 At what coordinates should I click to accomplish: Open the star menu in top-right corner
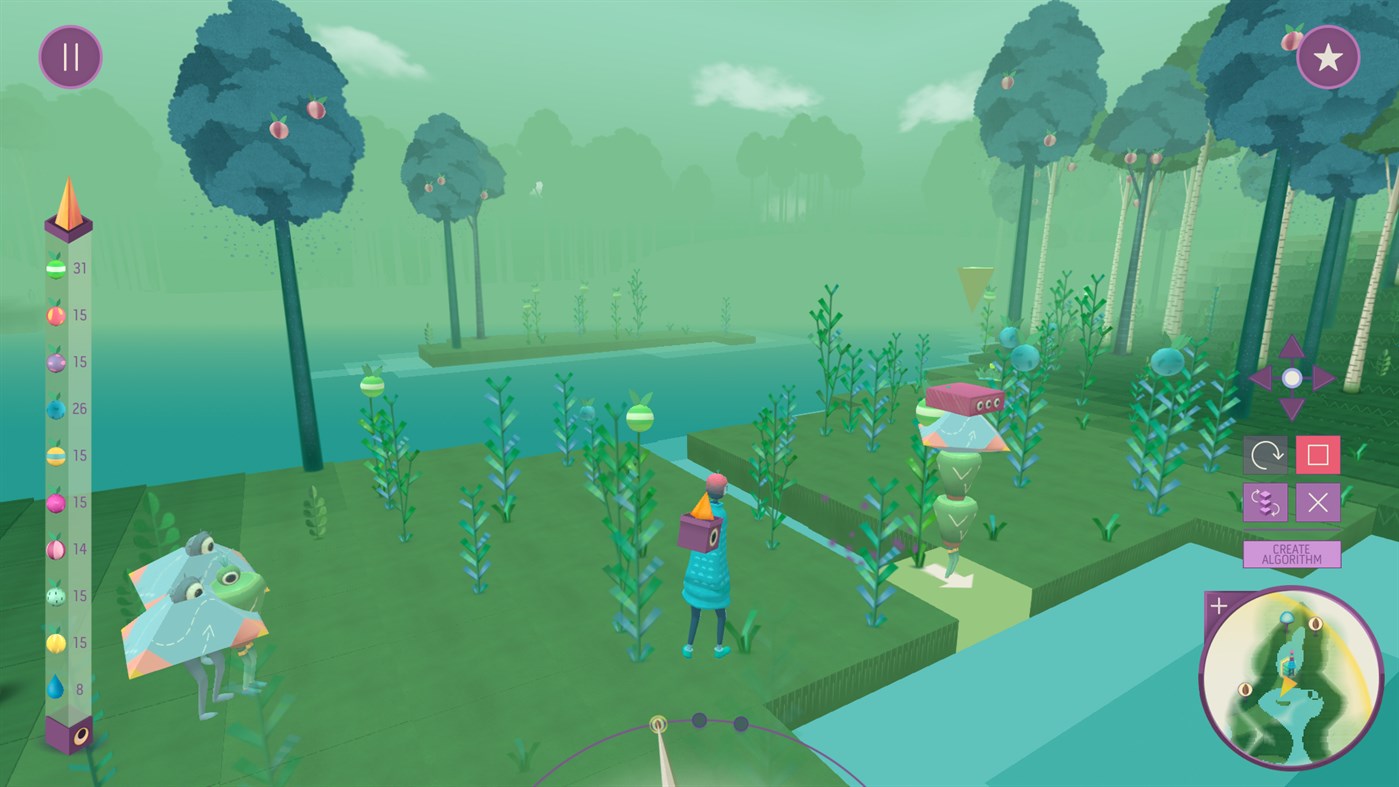click(1328, 56)
